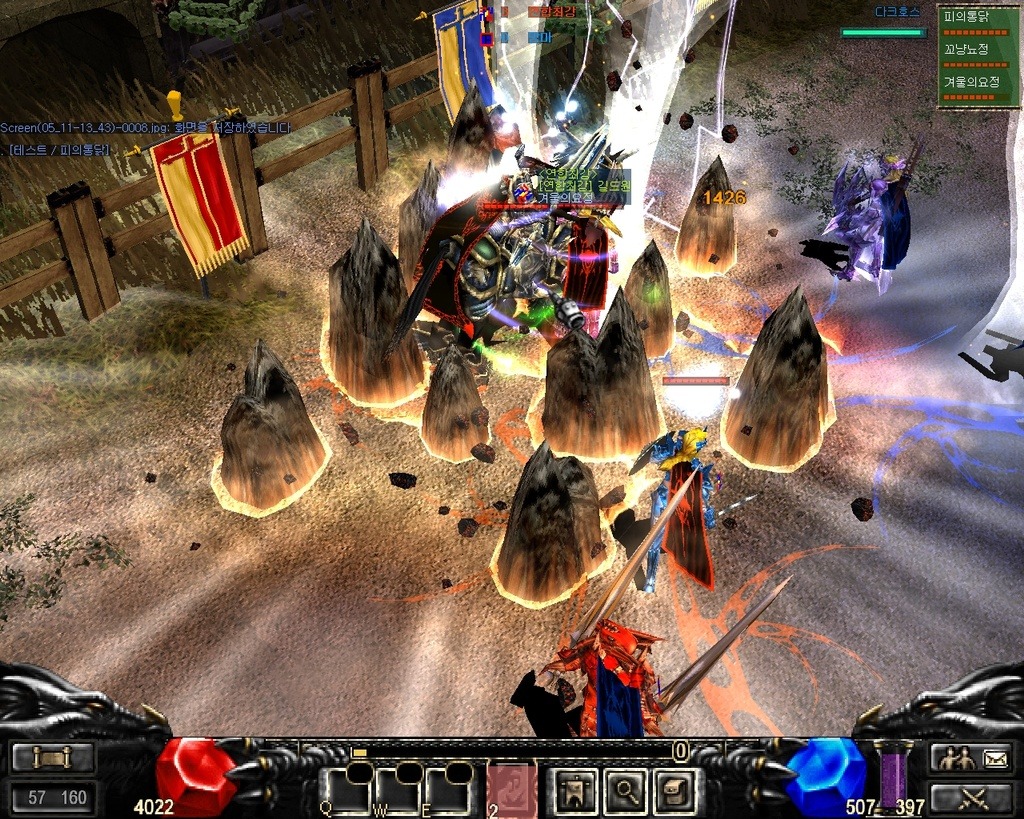Open the party window icon
This screenshot has width=1024, height=819.
pyautogui.click(x=953, y=758)
